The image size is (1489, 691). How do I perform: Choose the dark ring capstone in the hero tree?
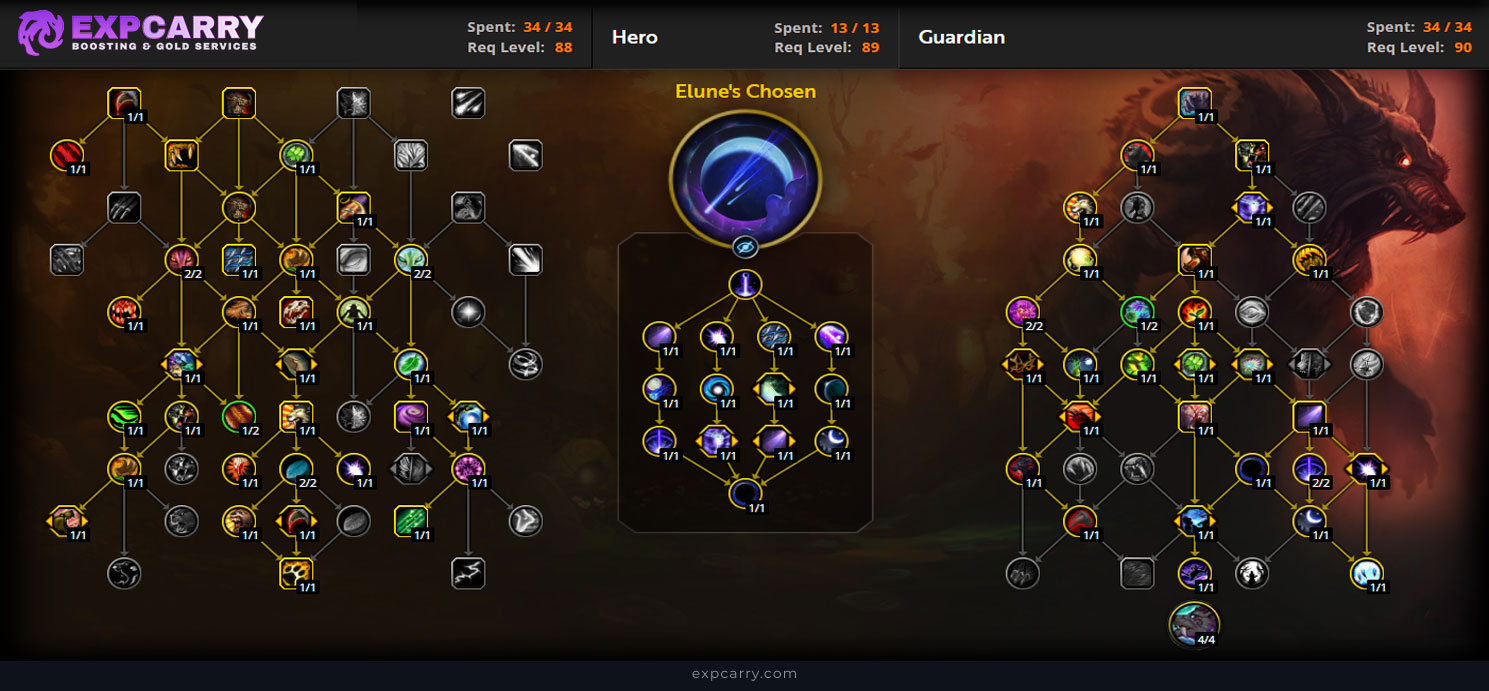tap(745, 492)
